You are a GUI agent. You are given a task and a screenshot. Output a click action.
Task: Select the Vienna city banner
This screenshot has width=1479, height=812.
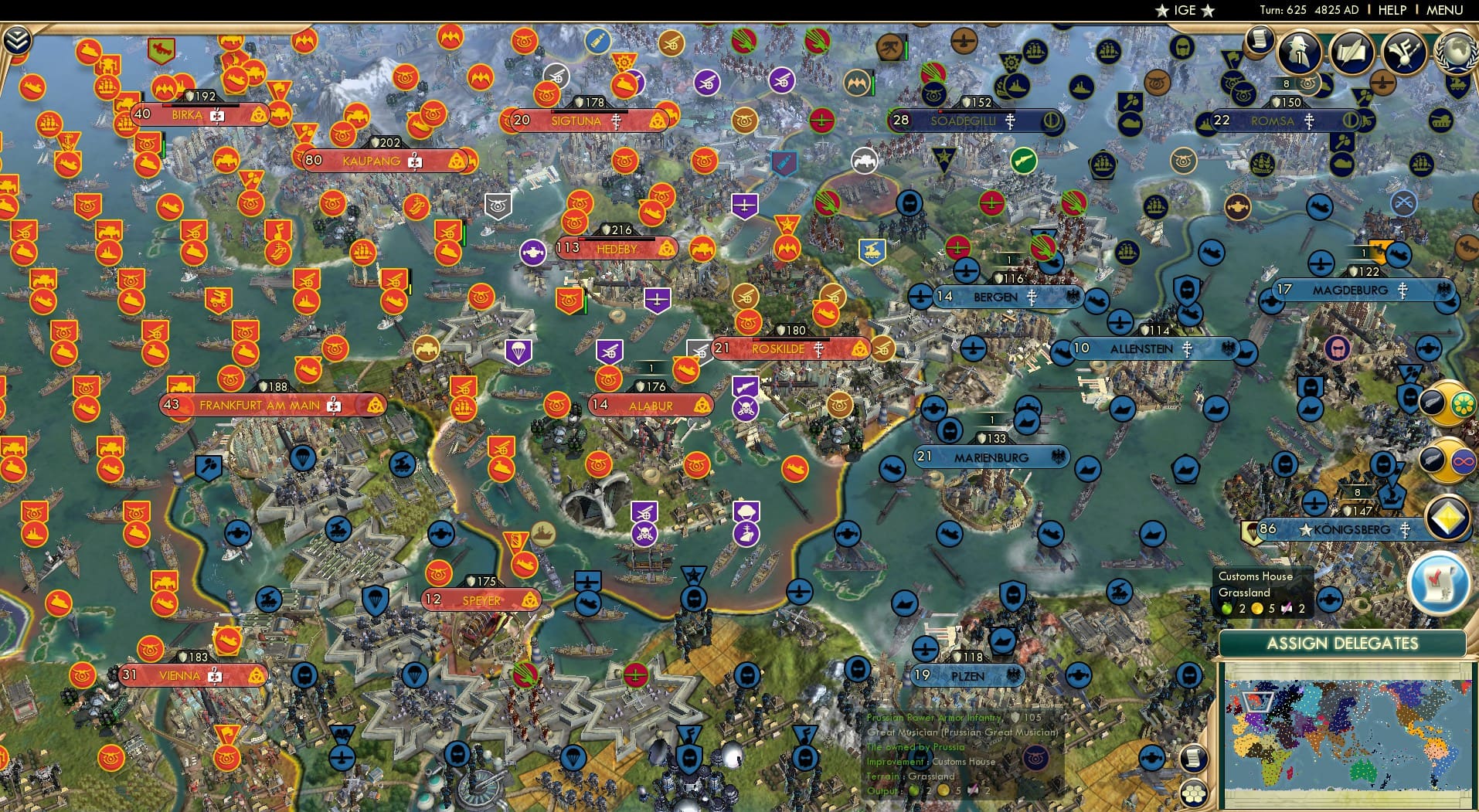182,674
